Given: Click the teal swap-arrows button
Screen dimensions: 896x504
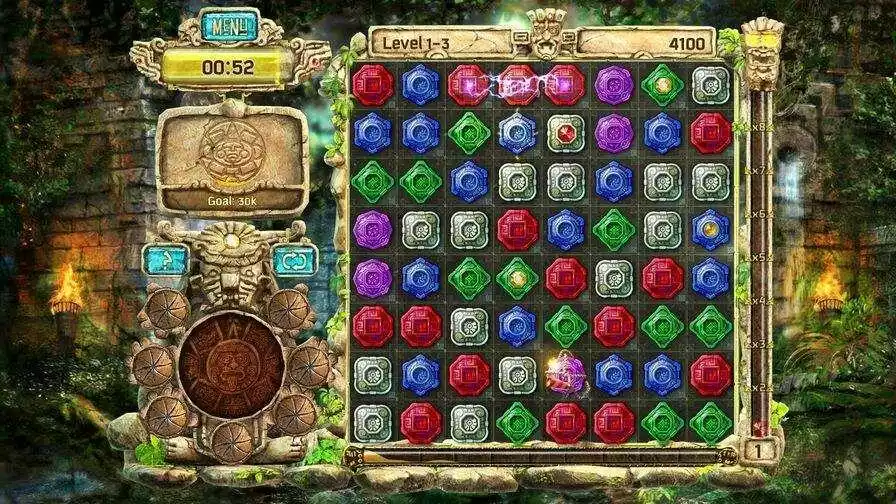Looking at the screenshot, I should click(x=294, y=261).
